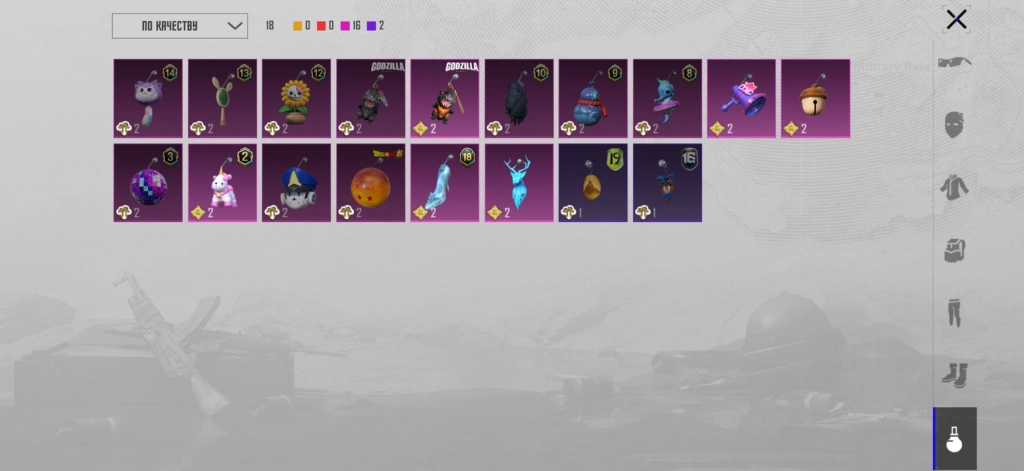Close the inventory screen with the X
The width and height of the screenshot is (1024, 471).
point(956,19)
